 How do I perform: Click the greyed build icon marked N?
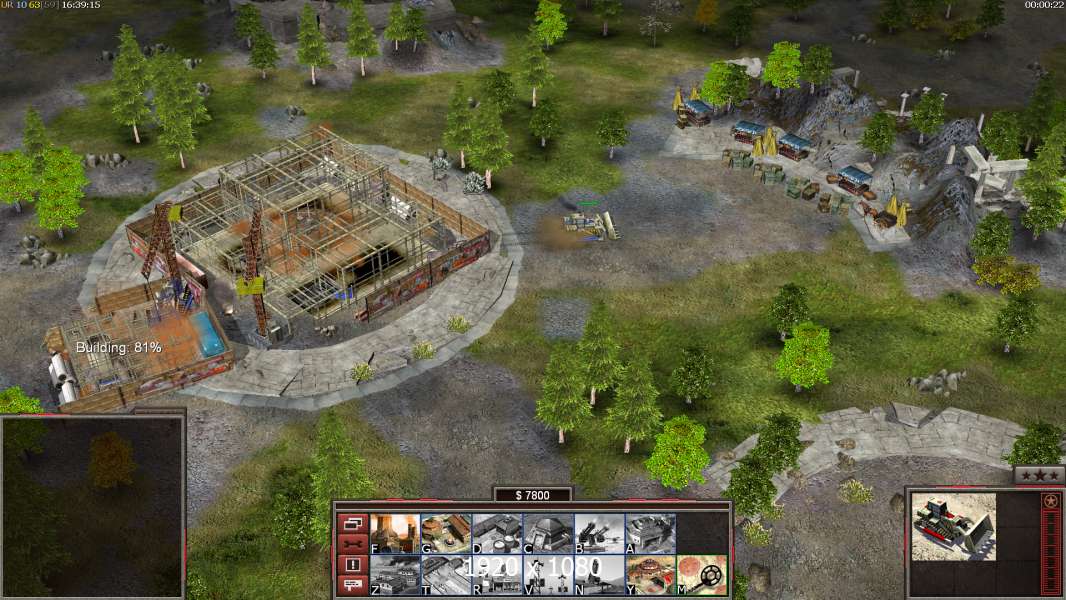tap(599, 574)
